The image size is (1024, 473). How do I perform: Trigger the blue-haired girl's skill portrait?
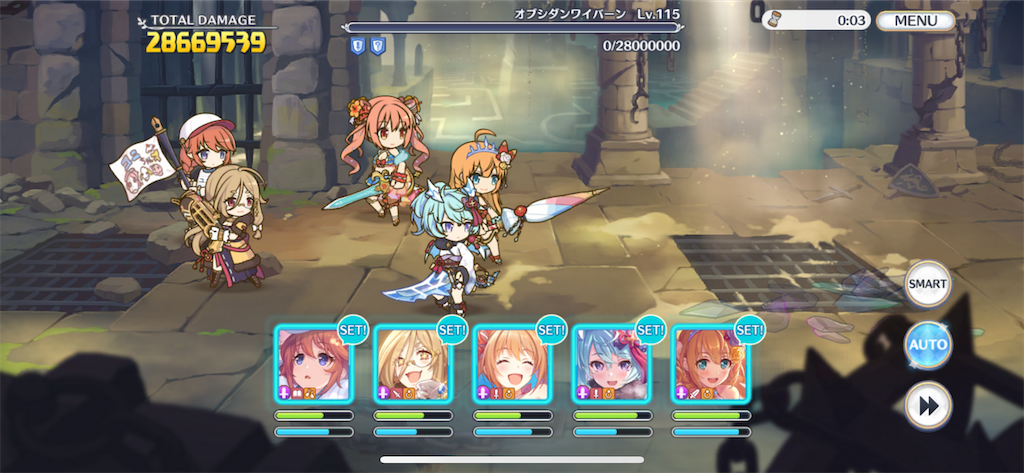click(610, 363)
